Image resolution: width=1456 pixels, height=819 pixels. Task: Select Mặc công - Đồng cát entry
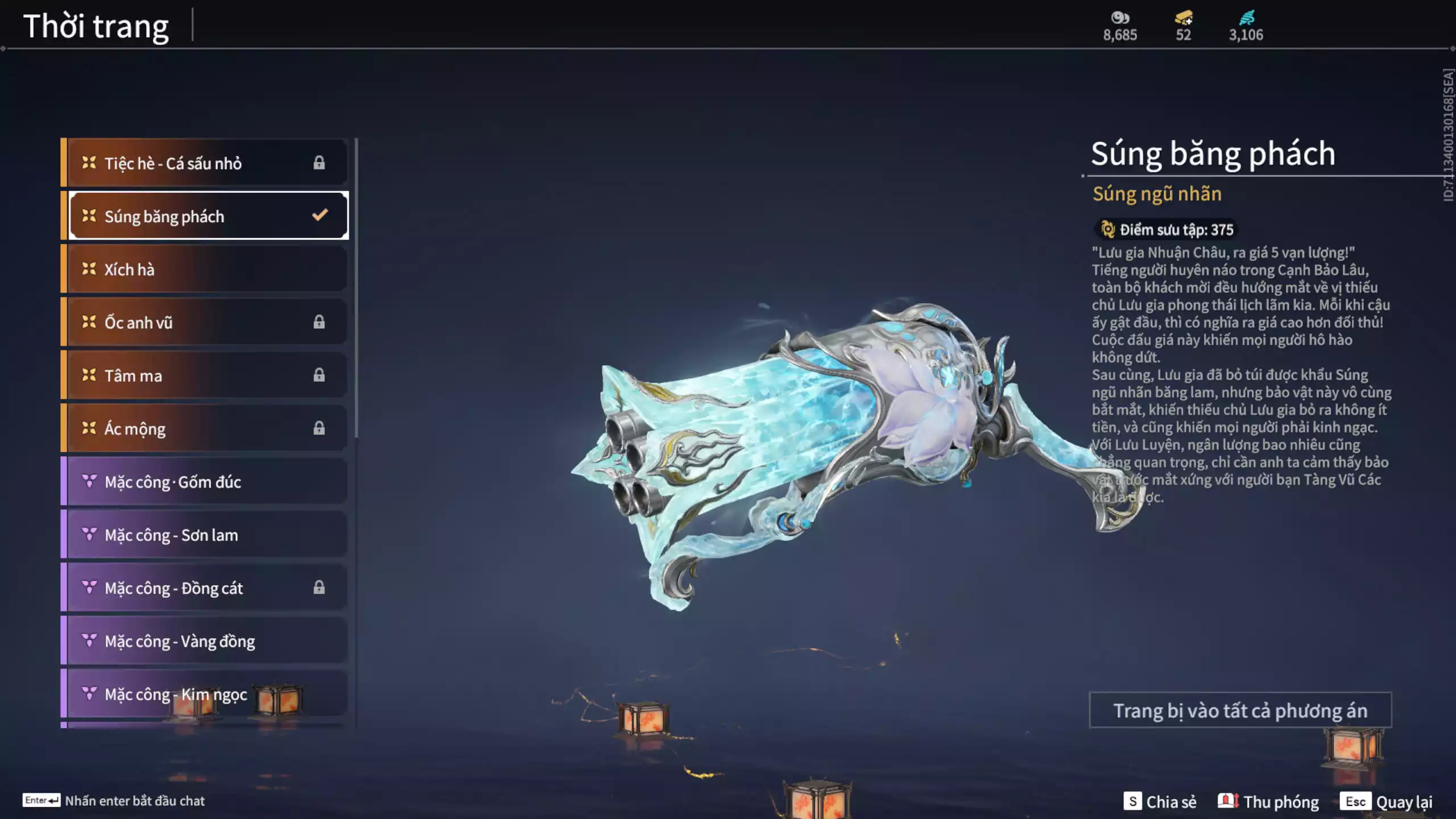[205, 588]
